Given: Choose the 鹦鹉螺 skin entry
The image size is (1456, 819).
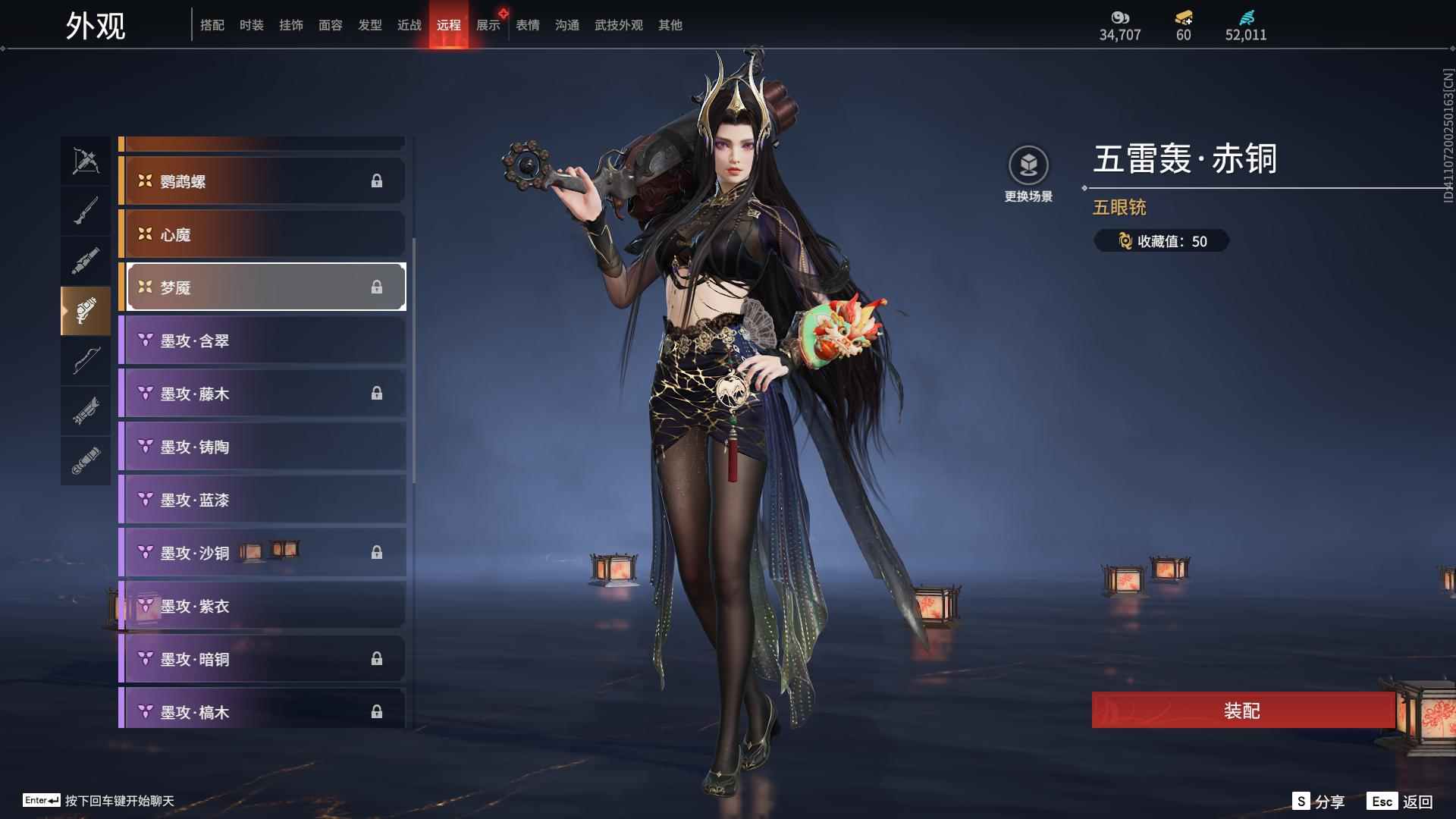Looking at the screenshot, I should pos(262,181).
